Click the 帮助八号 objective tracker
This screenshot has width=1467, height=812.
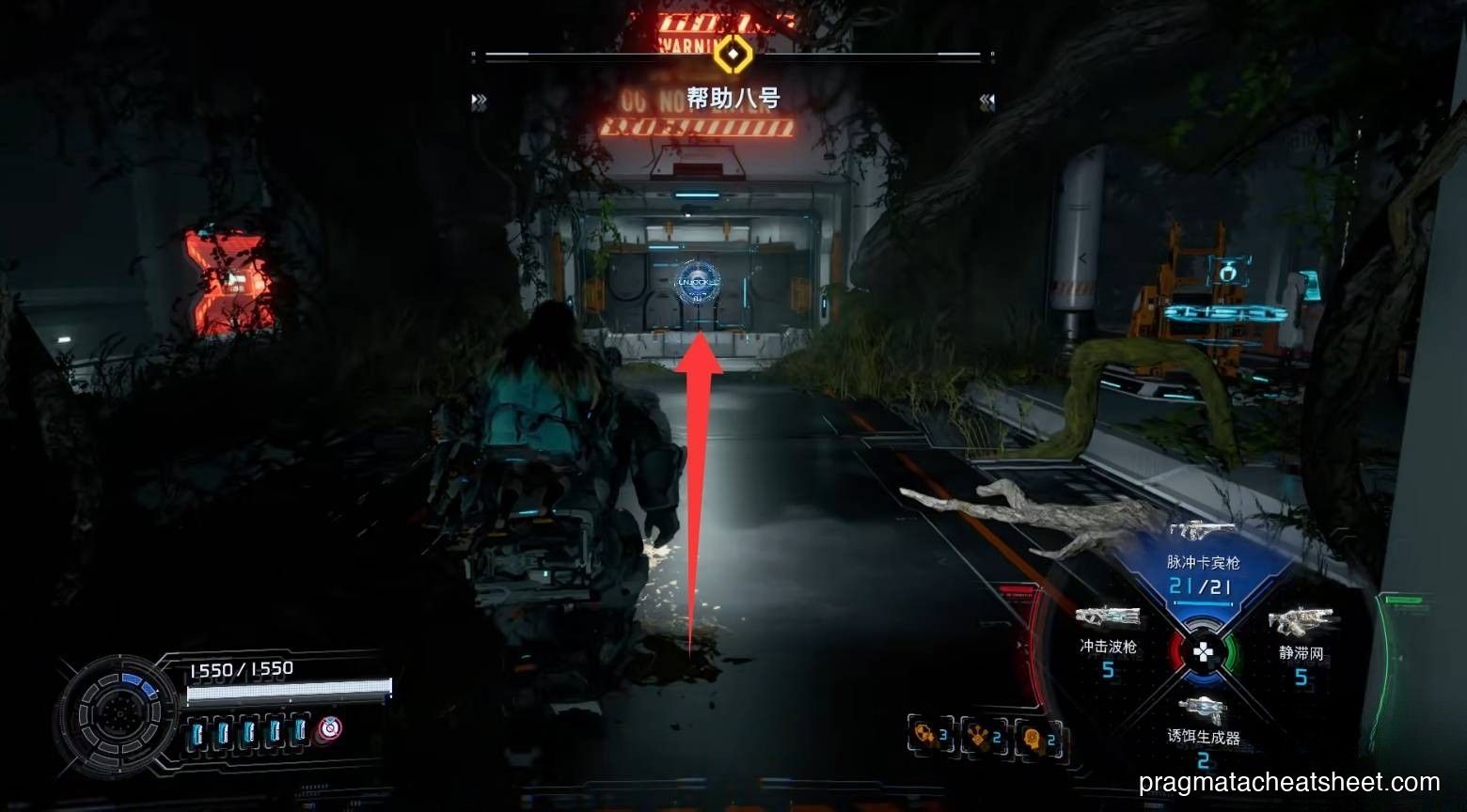[733, 99]
